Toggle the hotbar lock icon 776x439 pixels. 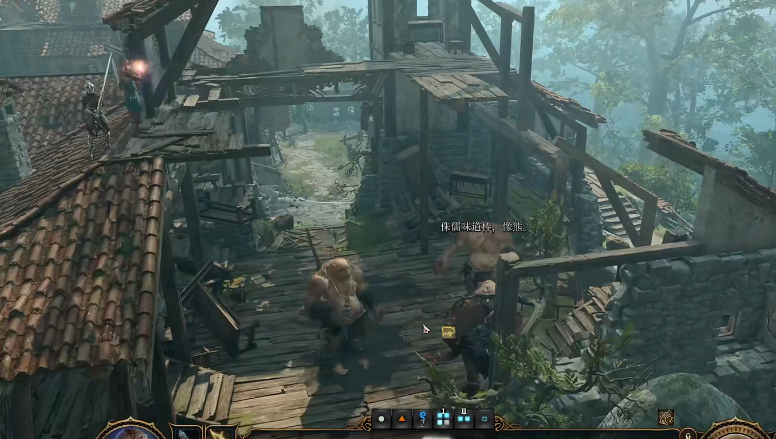[x=688, y=433]
